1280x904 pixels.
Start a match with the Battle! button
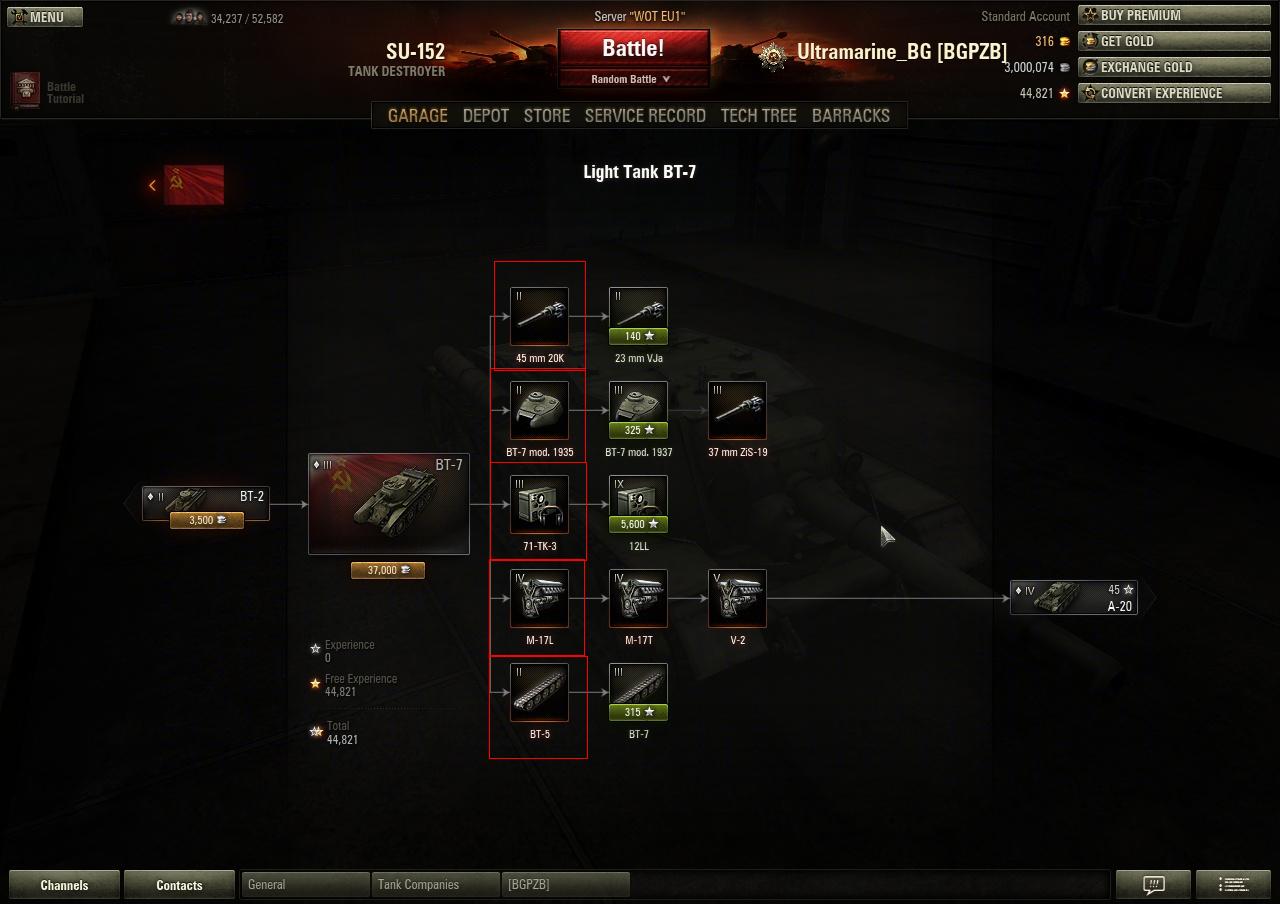(x=633, y=48)
